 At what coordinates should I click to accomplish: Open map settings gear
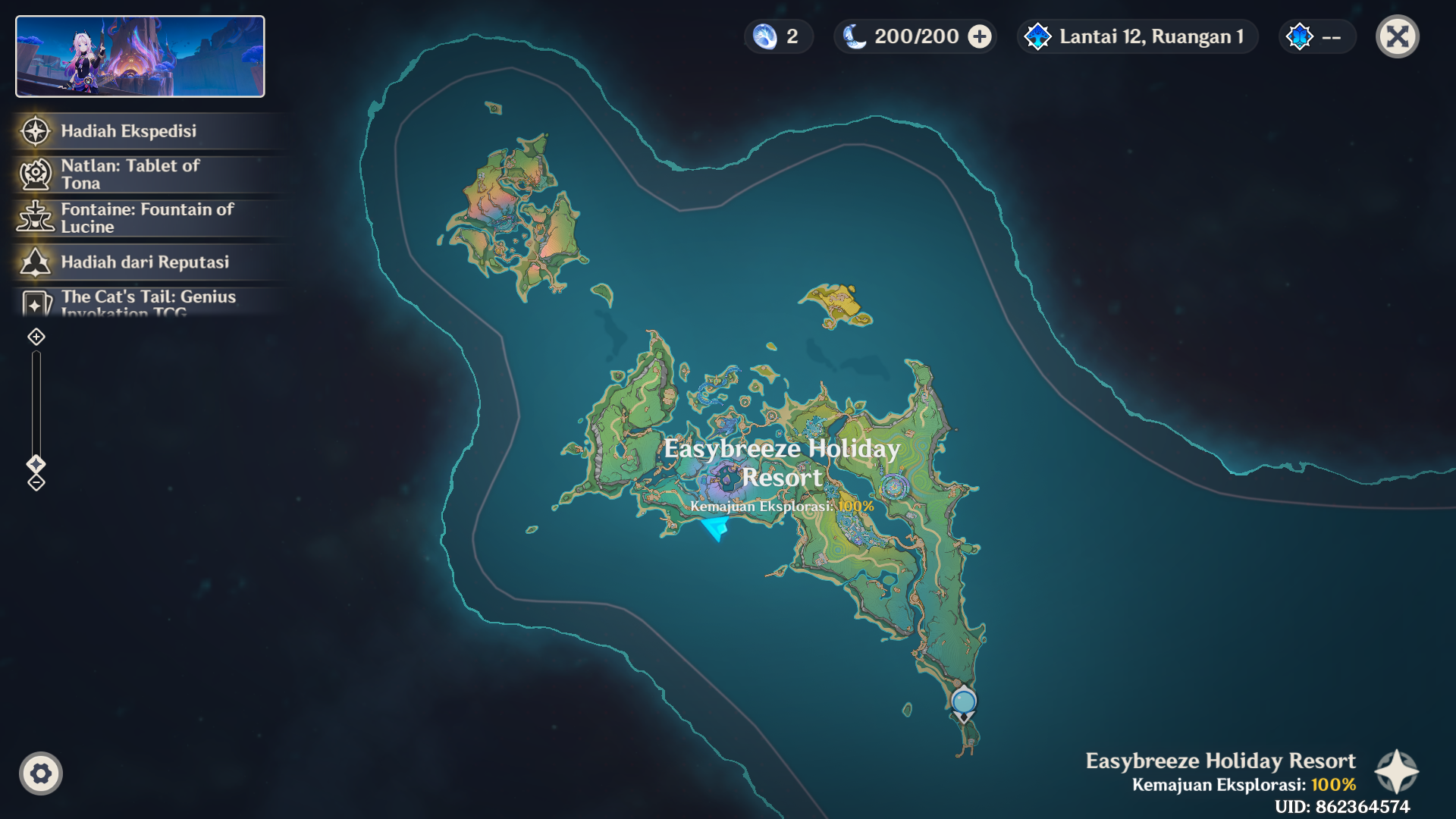[x=41, y=773]
